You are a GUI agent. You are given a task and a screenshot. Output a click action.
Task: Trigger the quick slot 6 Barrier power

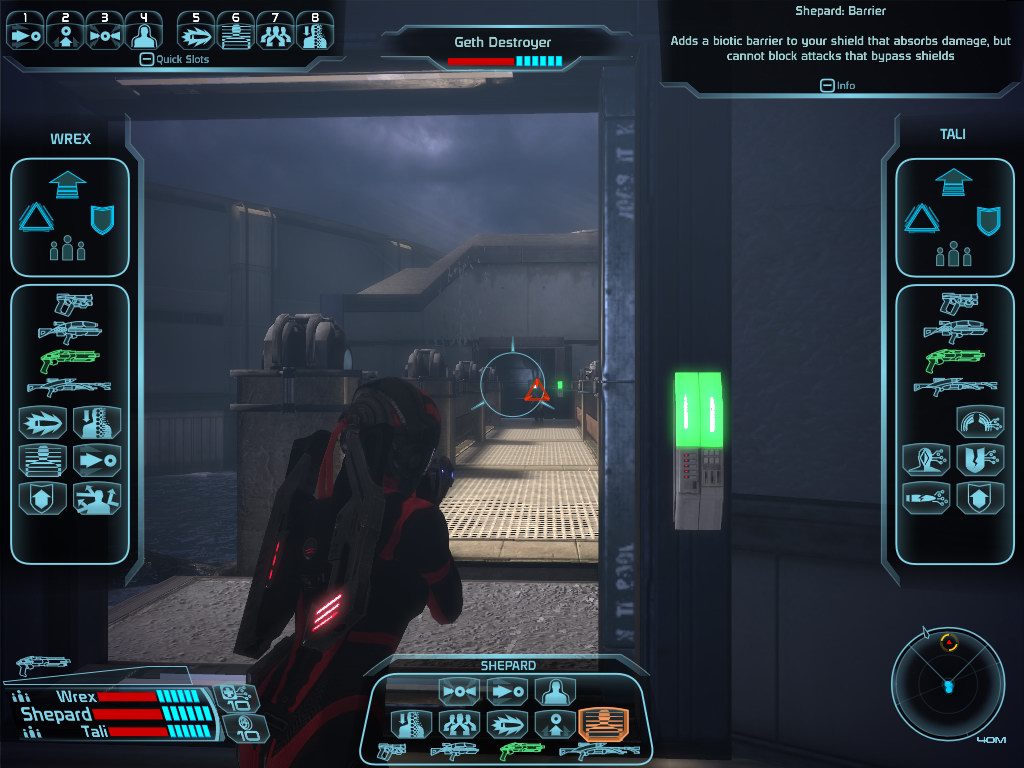click(x=236, y=32)
